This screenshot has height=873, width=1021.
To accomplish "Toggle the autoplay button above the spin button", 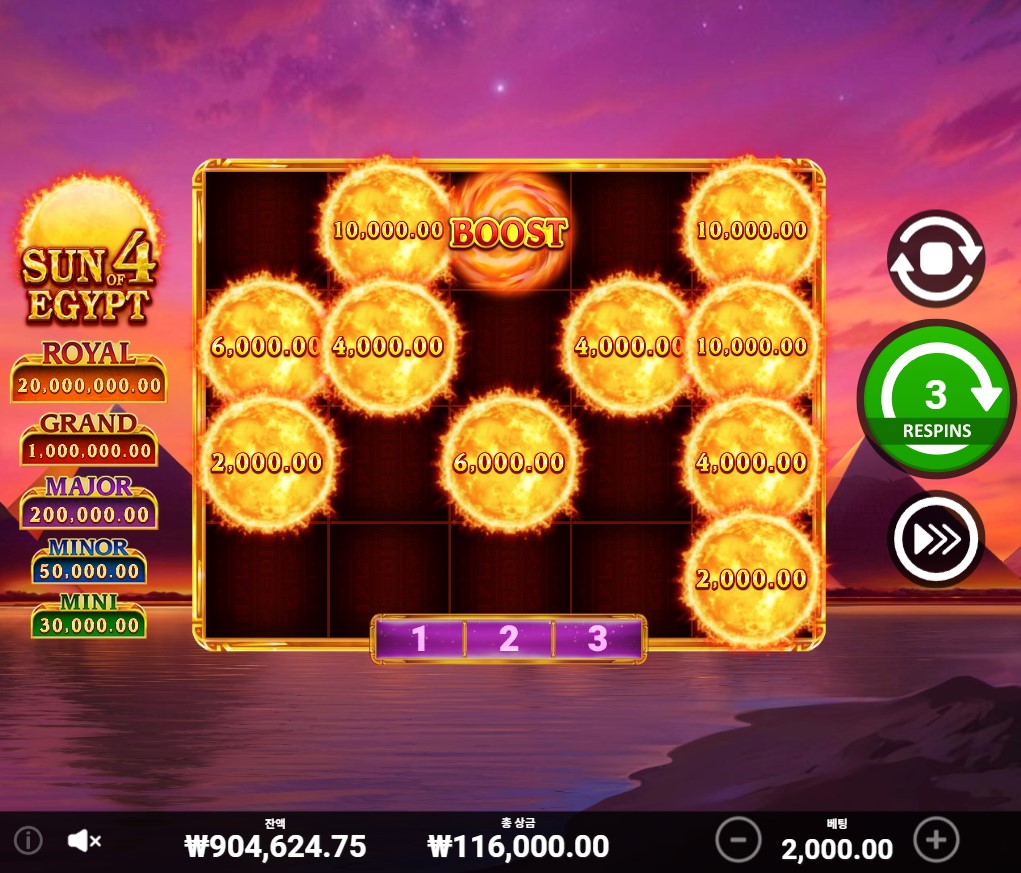I will (935, 258).
